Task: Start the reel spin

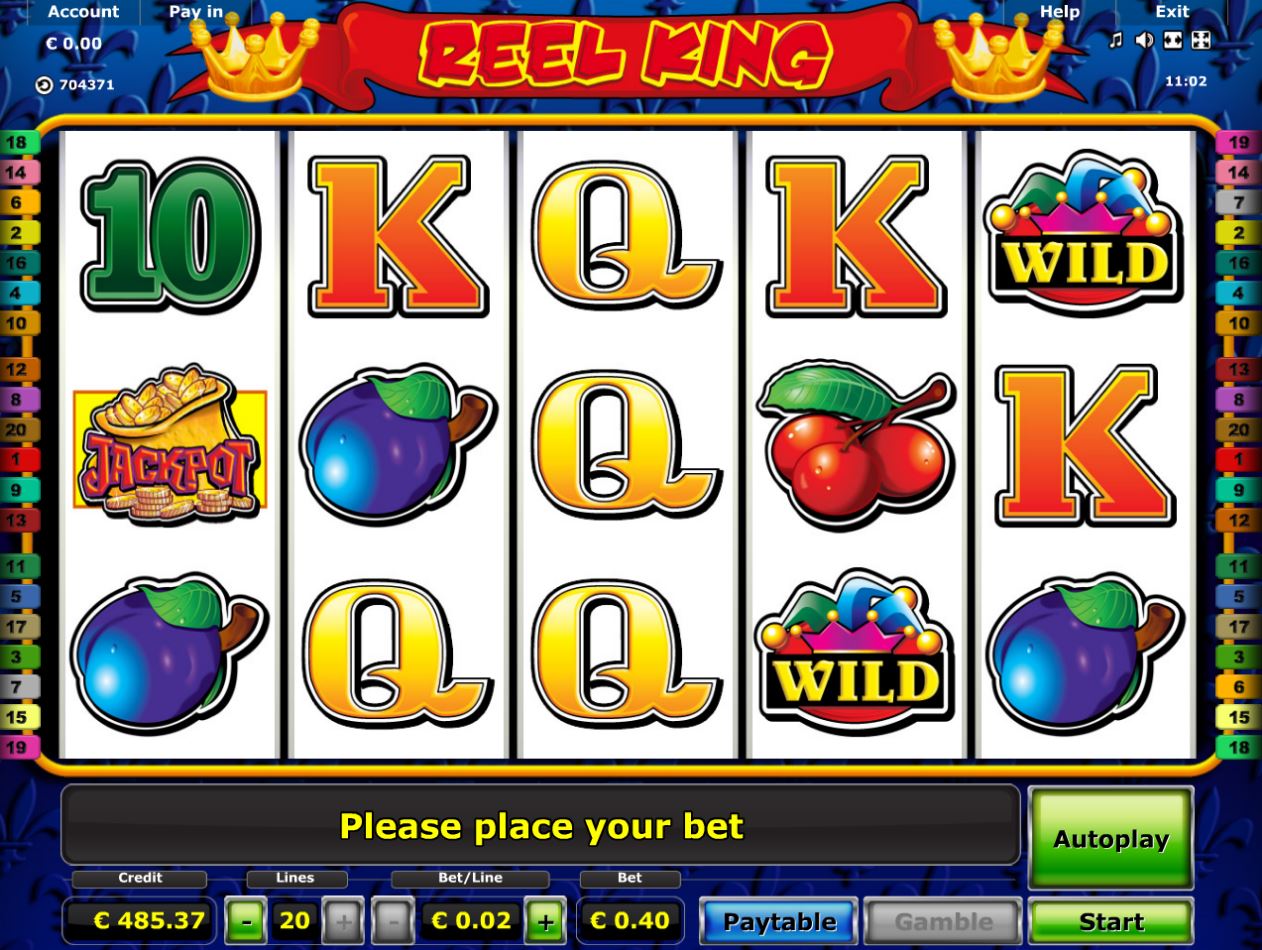Action: pyautogui.click(x=1110, y=921)
